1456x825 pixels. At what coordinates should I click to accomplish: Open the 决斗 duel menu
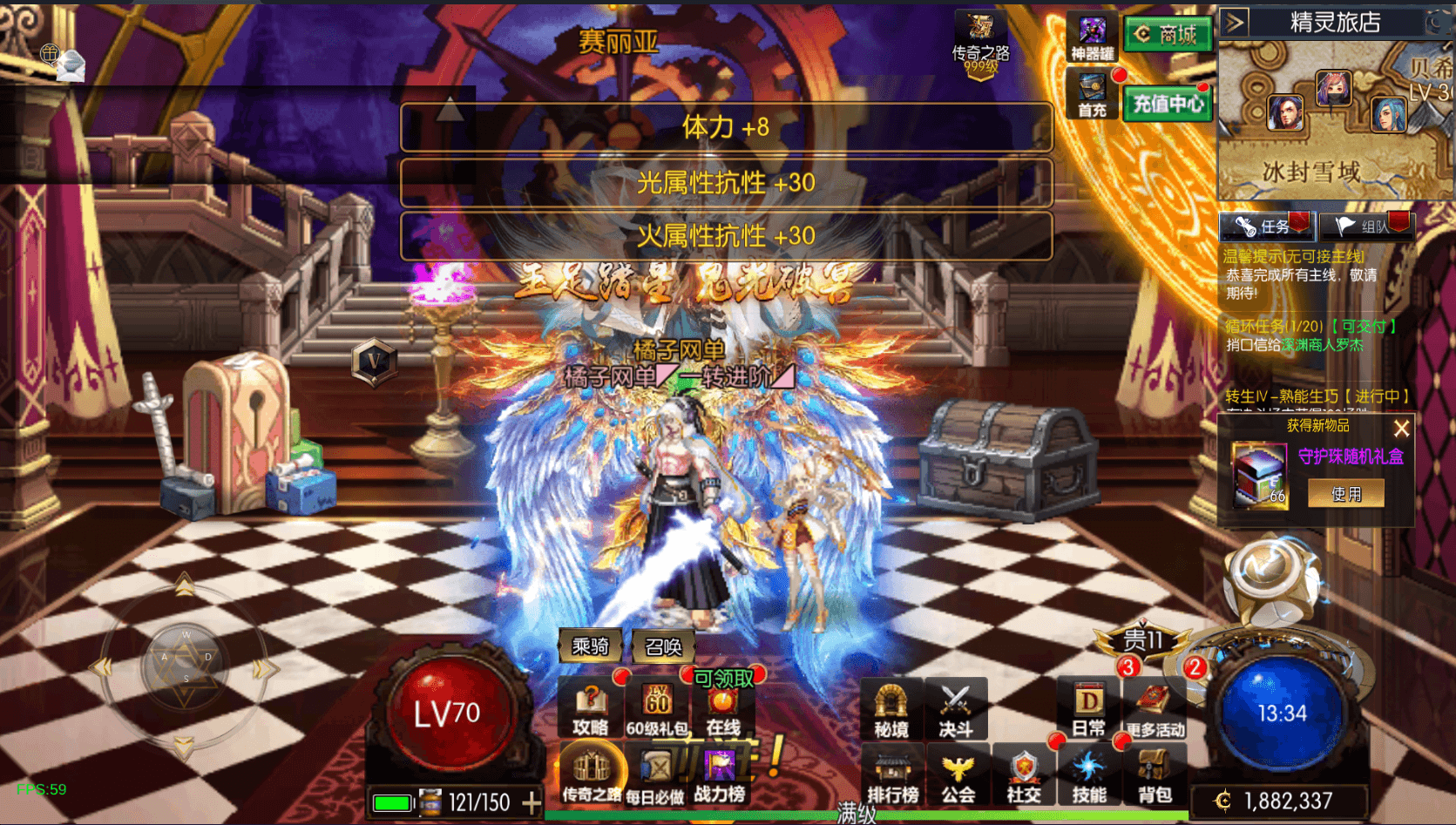coord(956,709)
